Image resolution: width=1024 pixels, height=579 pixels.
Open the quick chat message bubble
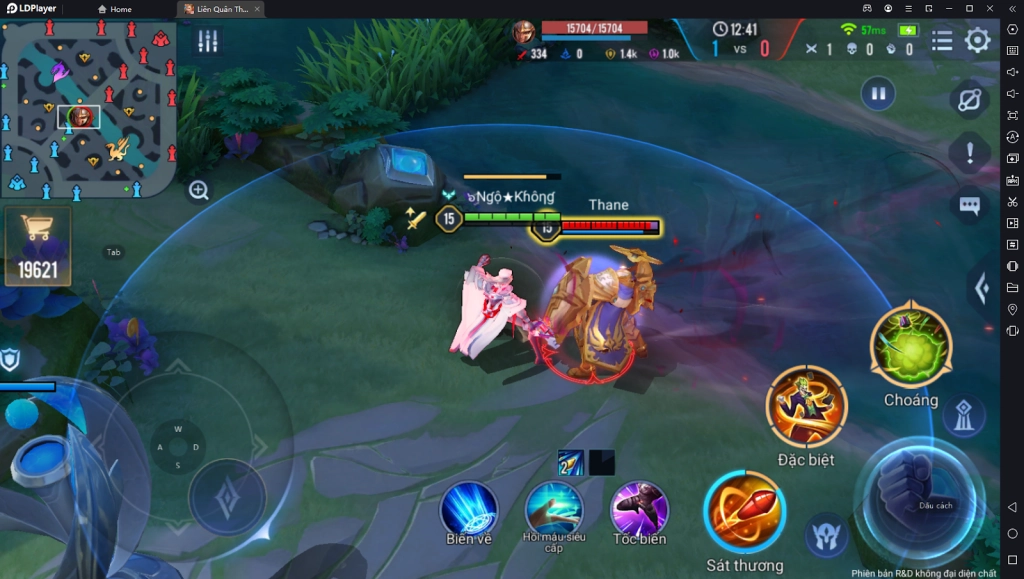click(x=969, y=205)
